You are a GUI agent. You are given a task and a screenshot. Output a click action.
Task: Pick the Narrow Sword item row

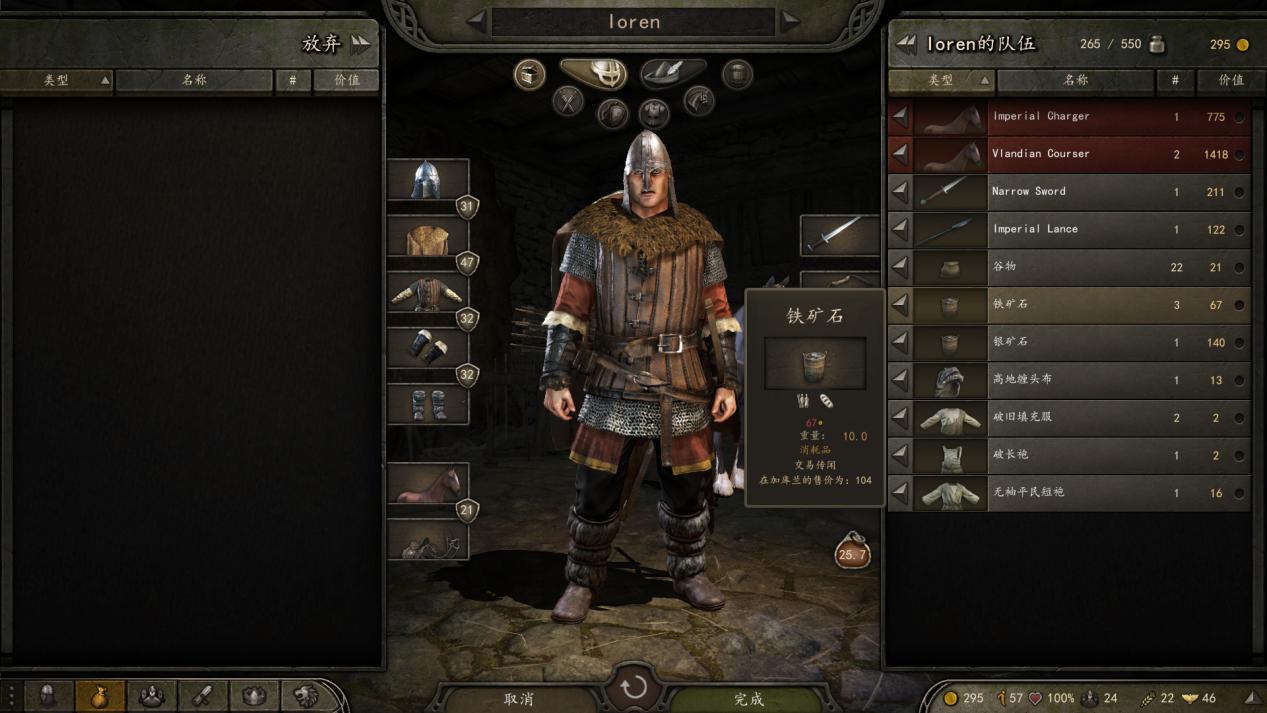[1068, 192]
